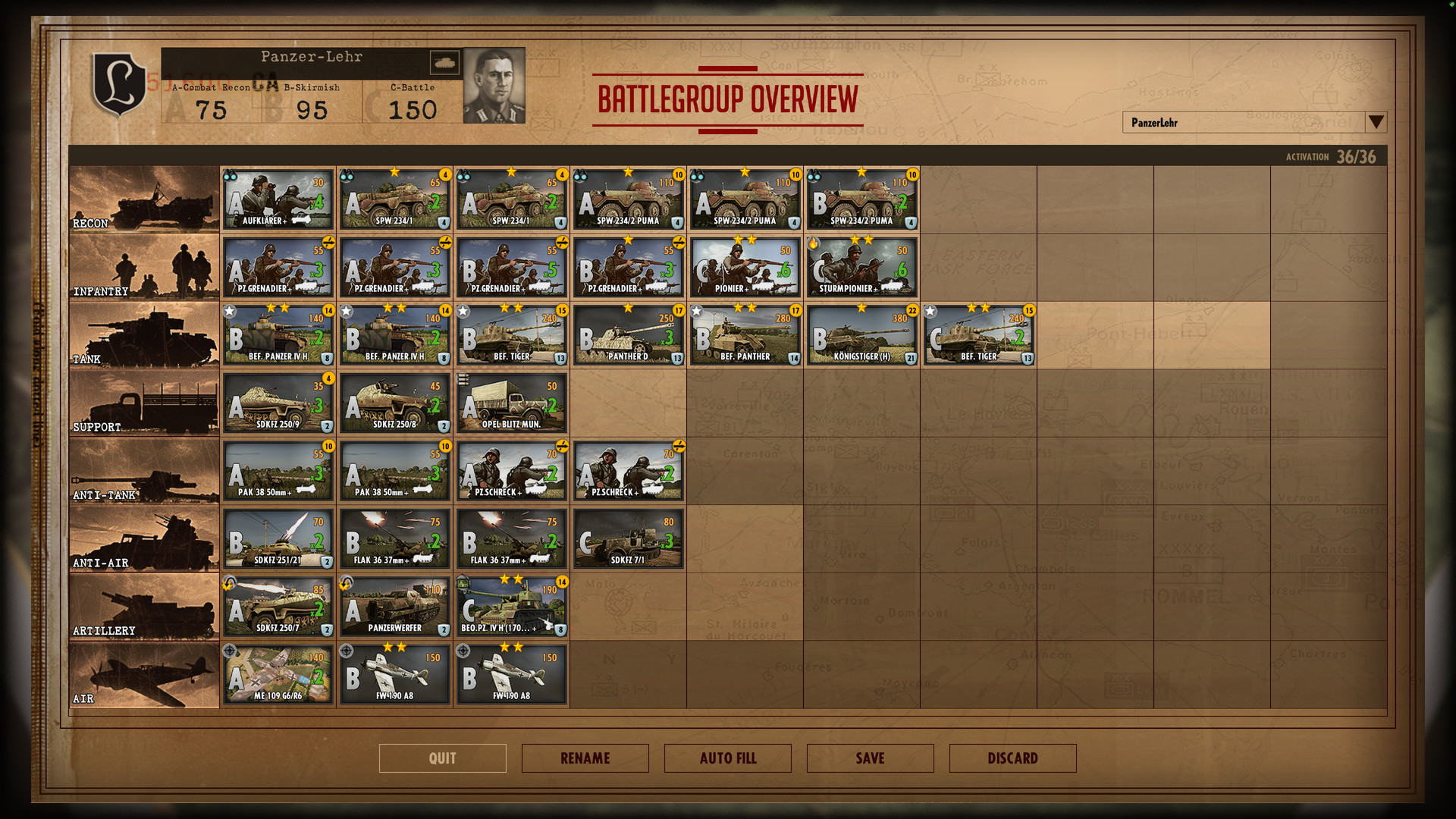The height and width of the screenshot is (819, 1456).
Task: Click the small tank badge beside Panzer-Lehr name
Action: (x=446, y=62)
